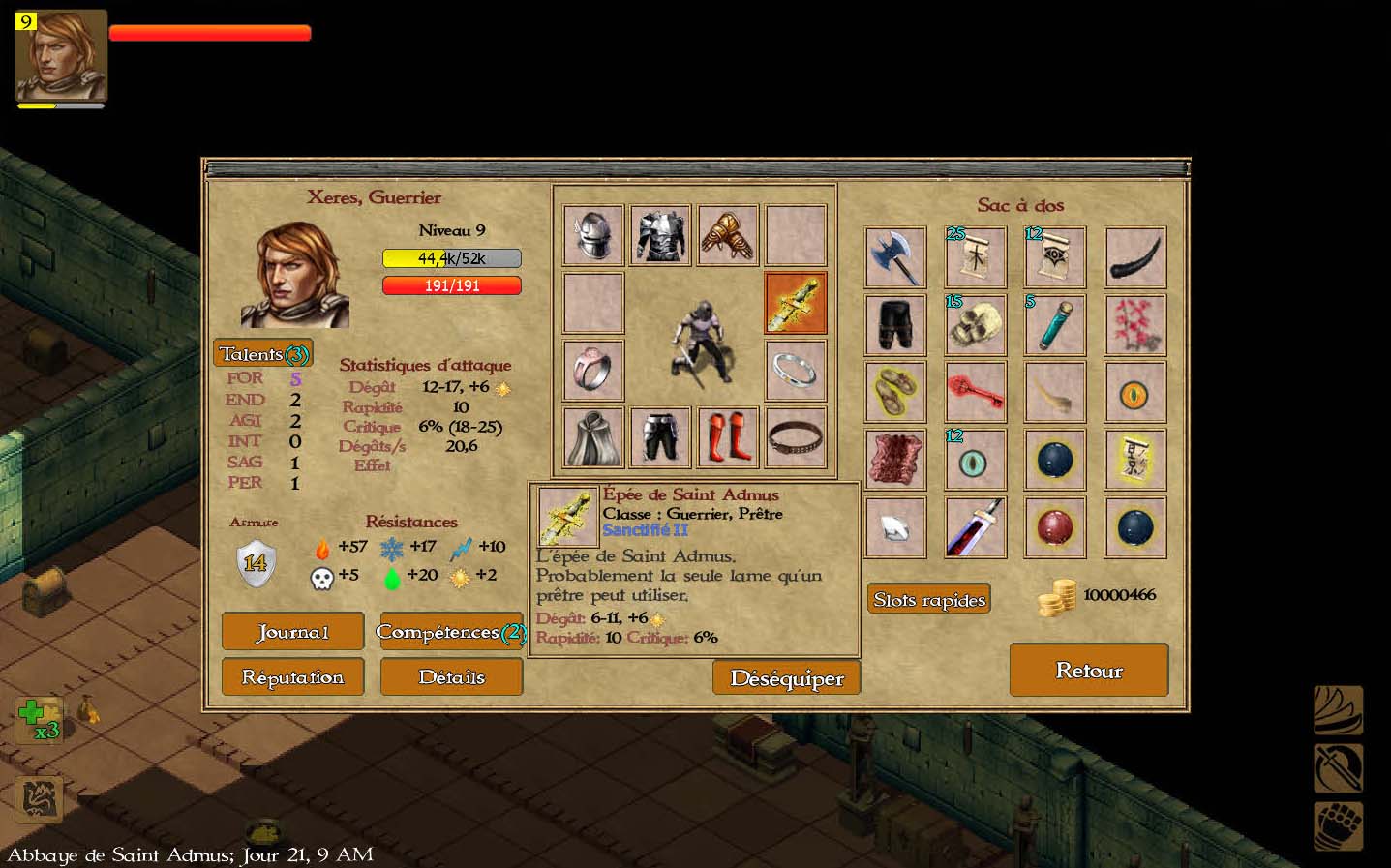Select the teal potion vial
1391x868 pixels.
pos(1054,325)
